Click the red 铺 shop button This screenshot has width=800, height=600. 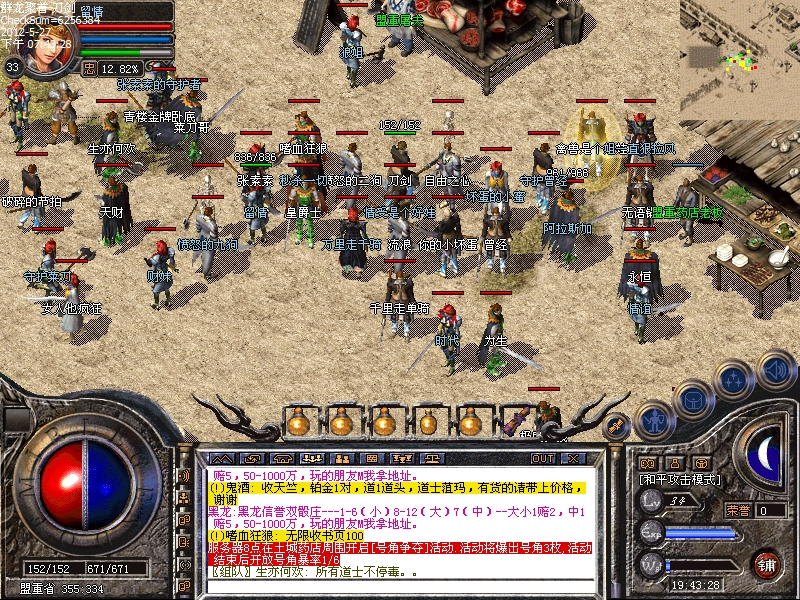(767, 565)
